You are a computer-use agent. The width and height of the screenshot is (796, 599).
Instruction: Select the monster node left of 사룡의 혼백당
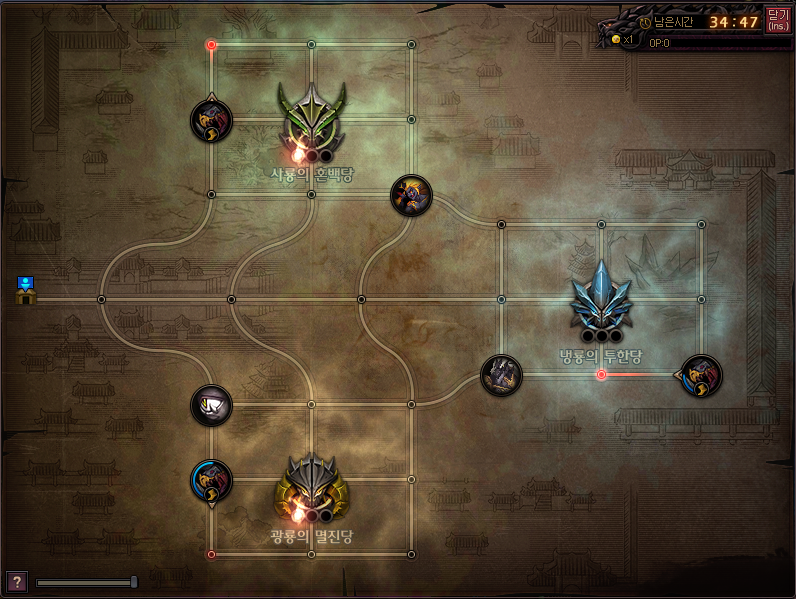[211, 120]
